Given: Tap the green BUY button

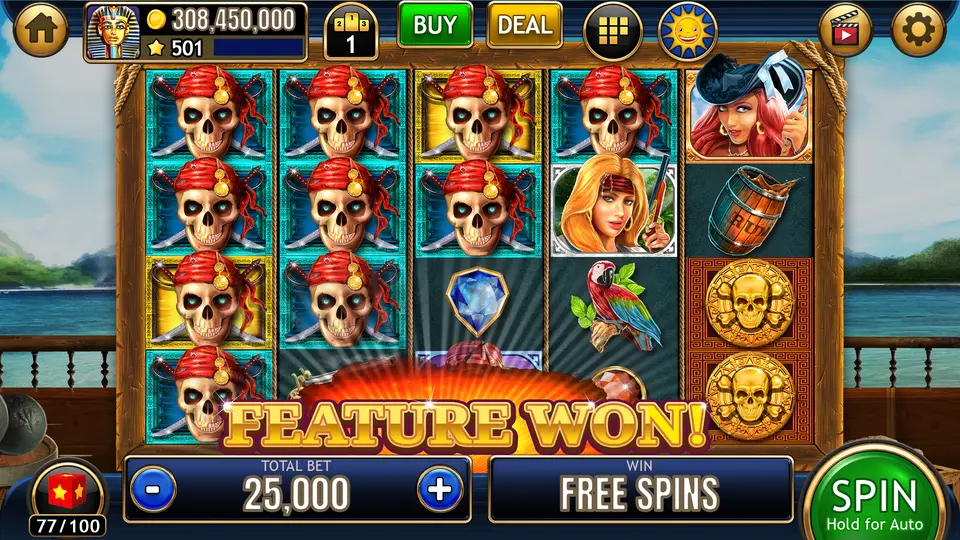Looking at the screenshot, I should click(435, 26).
